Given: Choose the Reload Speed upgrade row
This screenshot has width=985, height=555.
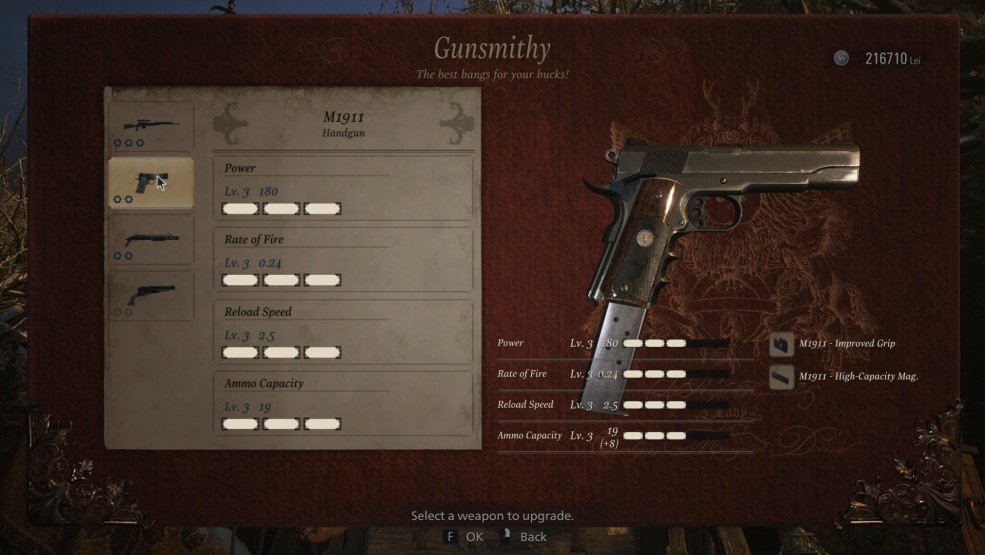Looking at the screenshot, I should [x=343, y=332].
